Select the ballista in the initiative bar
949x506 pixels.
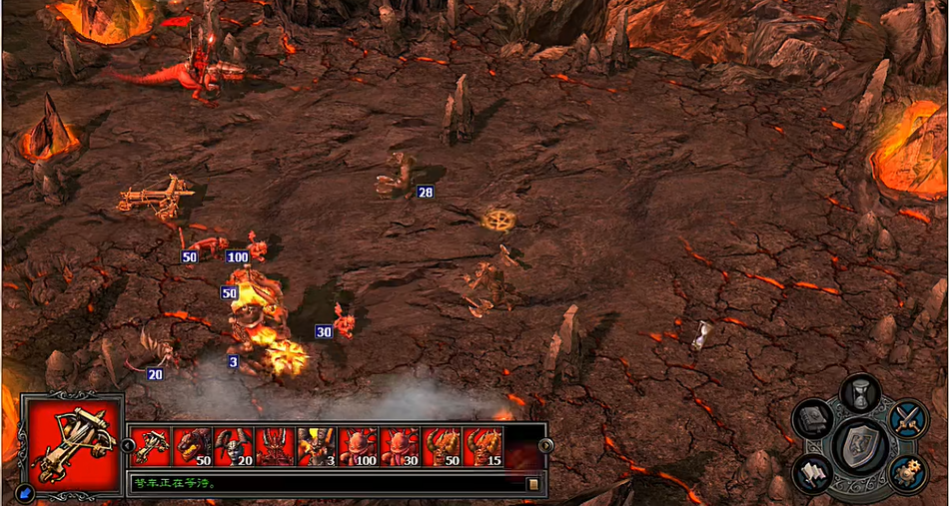coord(150,446)
